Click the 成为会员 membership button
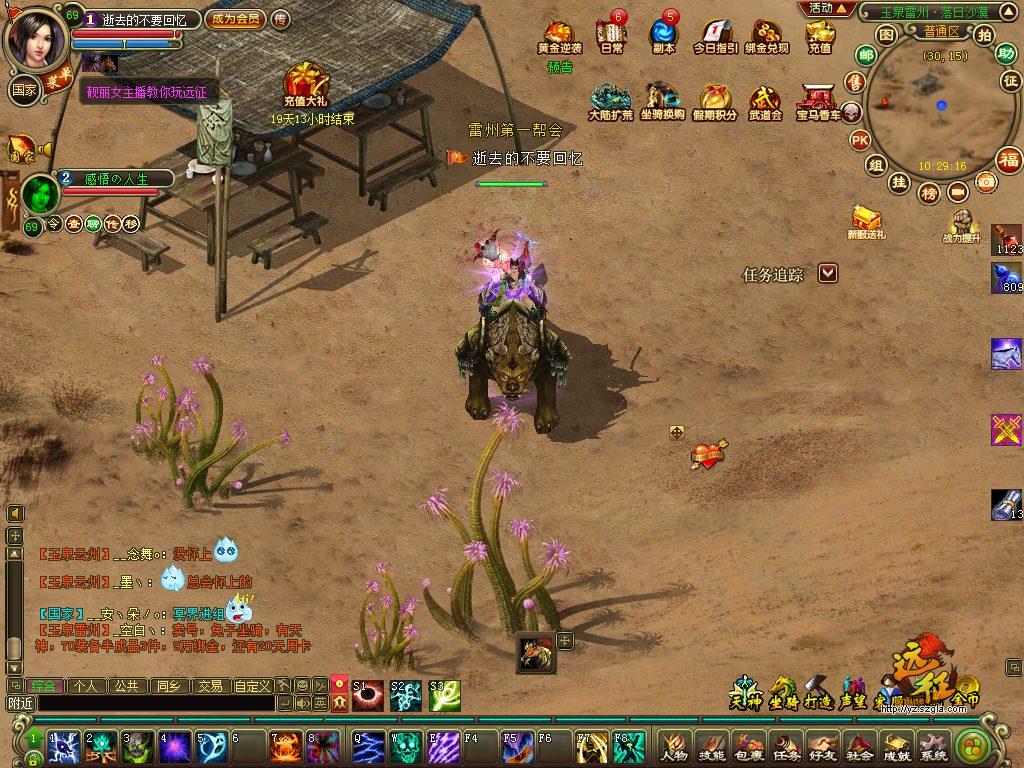Viewport: 1024px width, 768px height. pyautogui.click(x=236, y=19)
